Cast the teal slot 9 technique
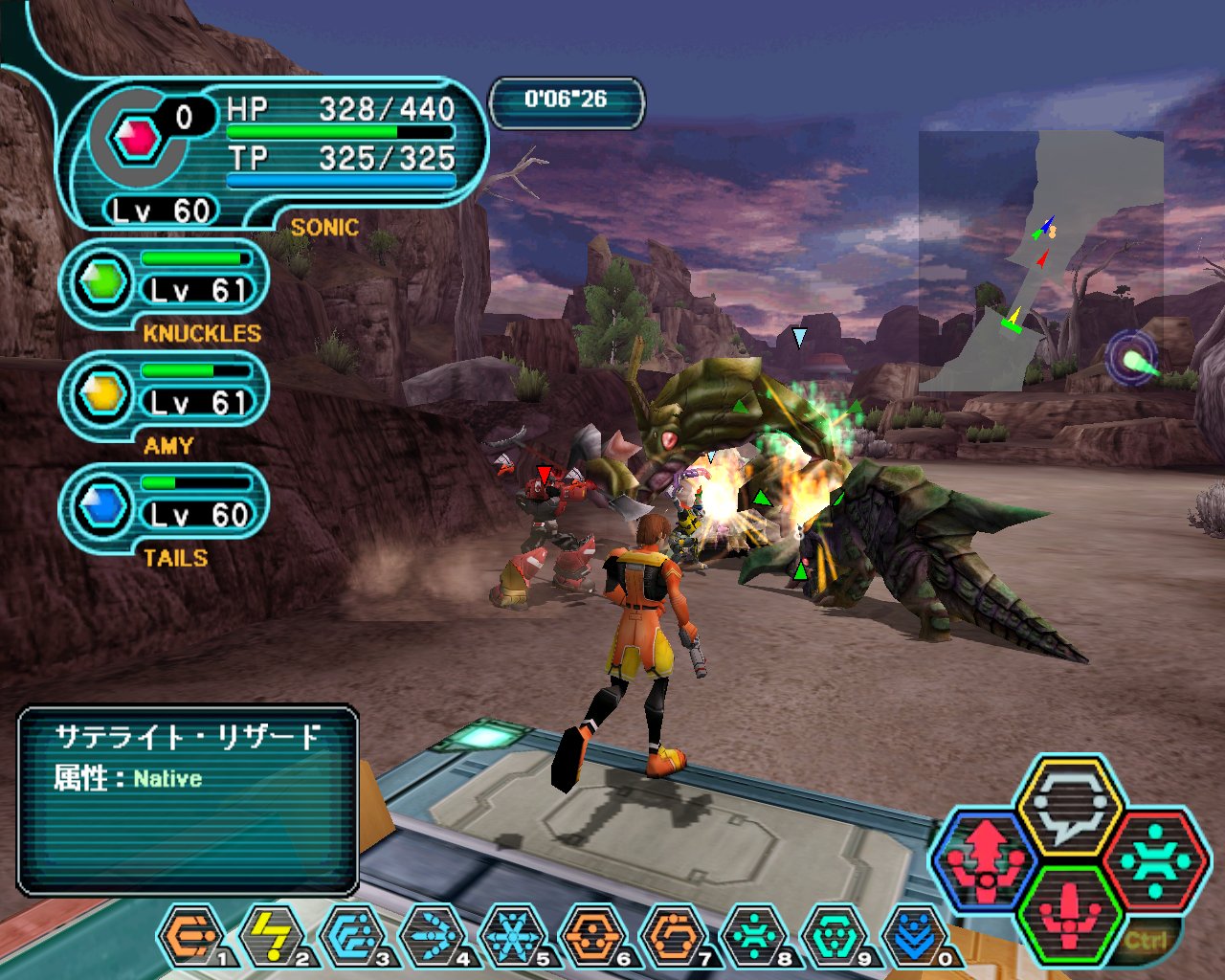This screenshot has height=980, width=1225. click(834, 935)
